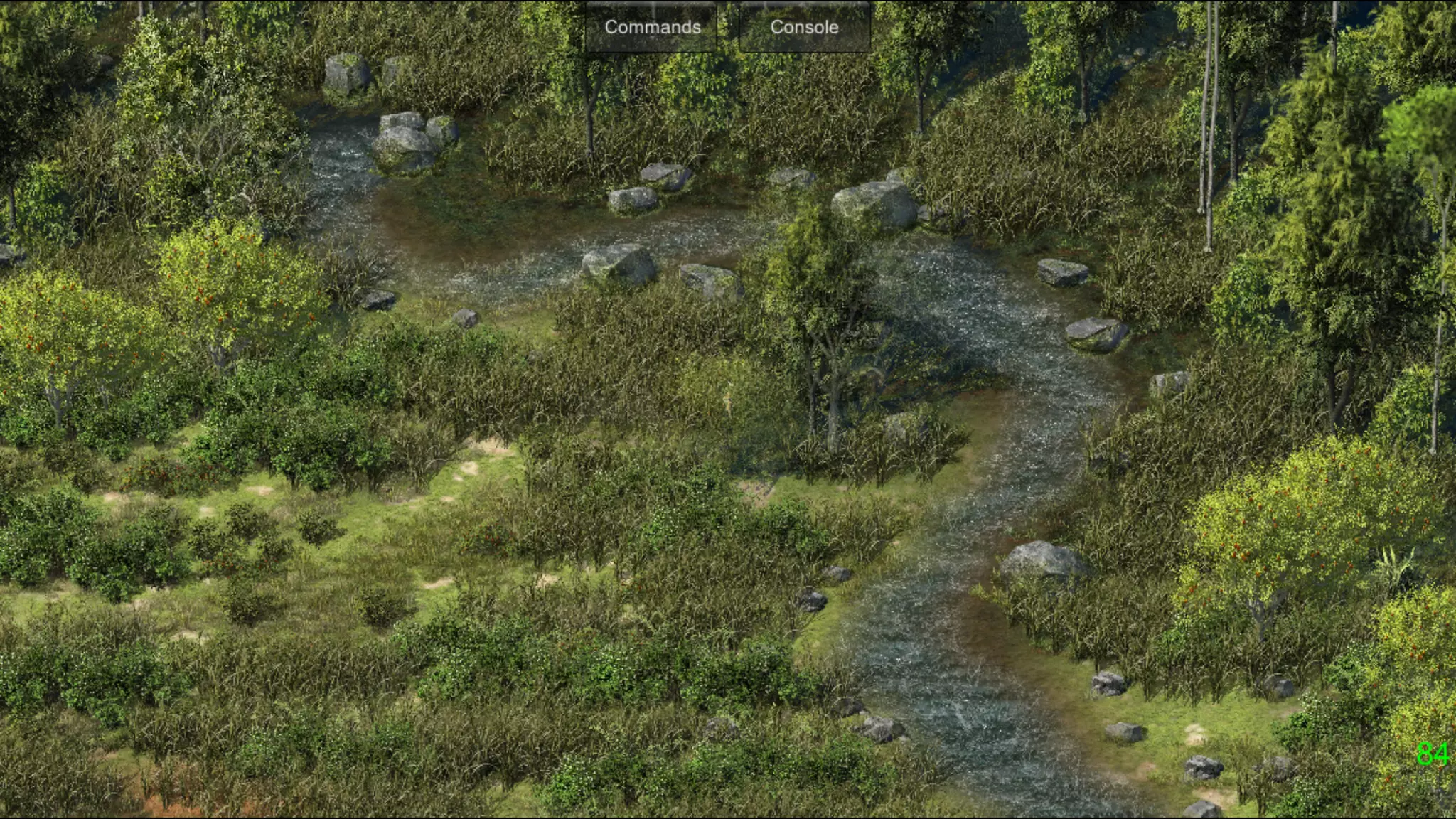Show the Console
1456x819 pixels.
804,27
